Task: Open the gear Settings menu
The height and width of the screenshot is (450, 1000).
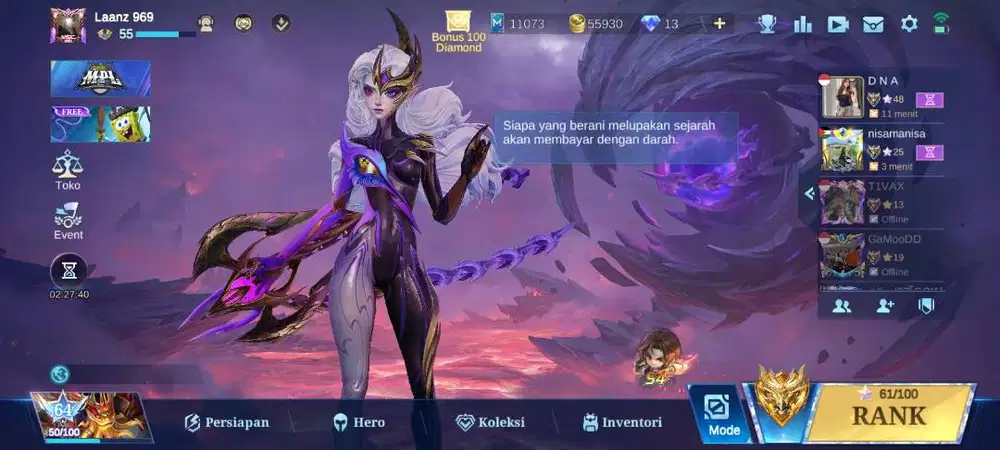Action: pyautogui.click(x=909, y=23)
